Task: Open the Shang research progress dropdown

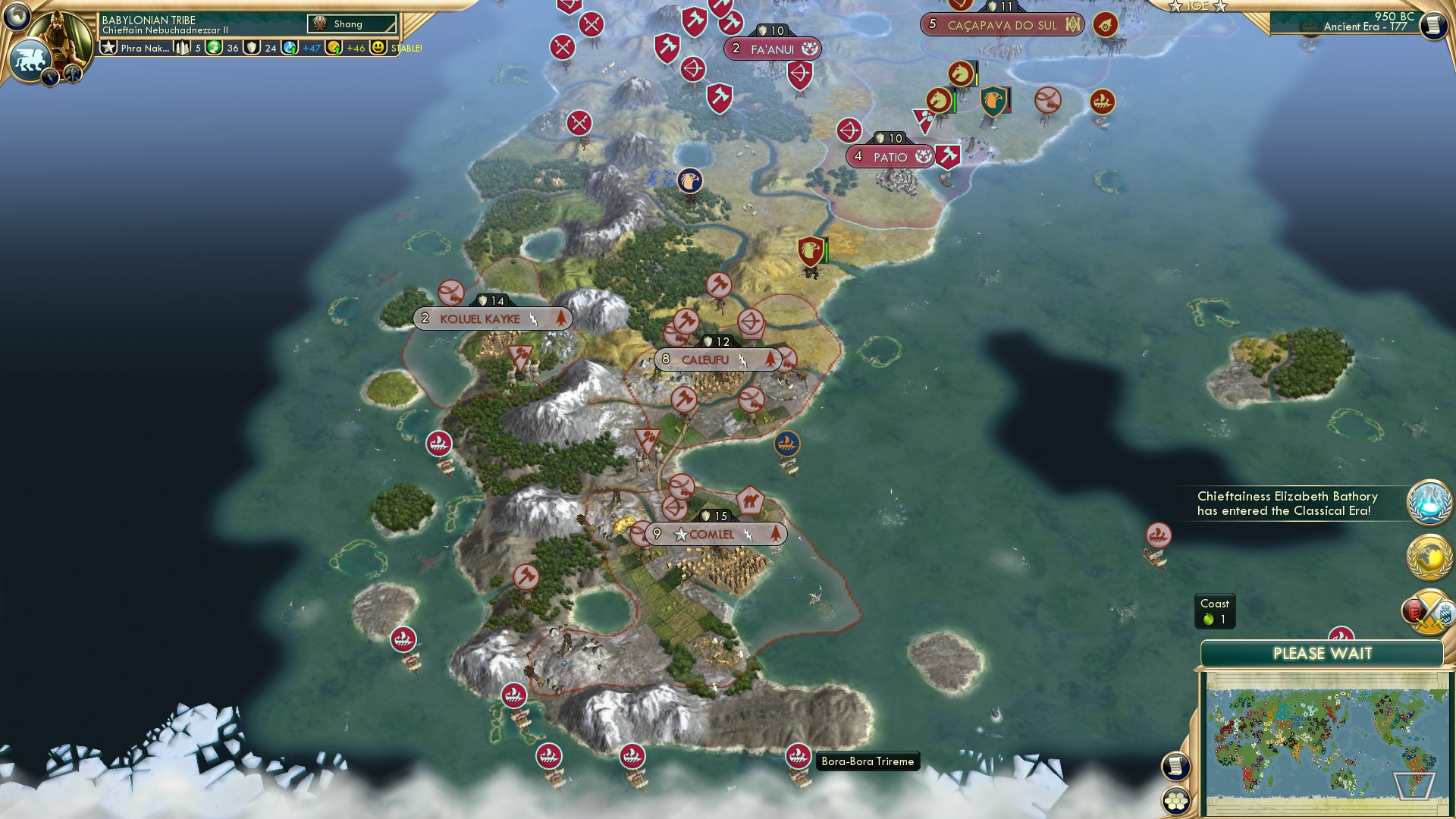Action: point(351,24)
